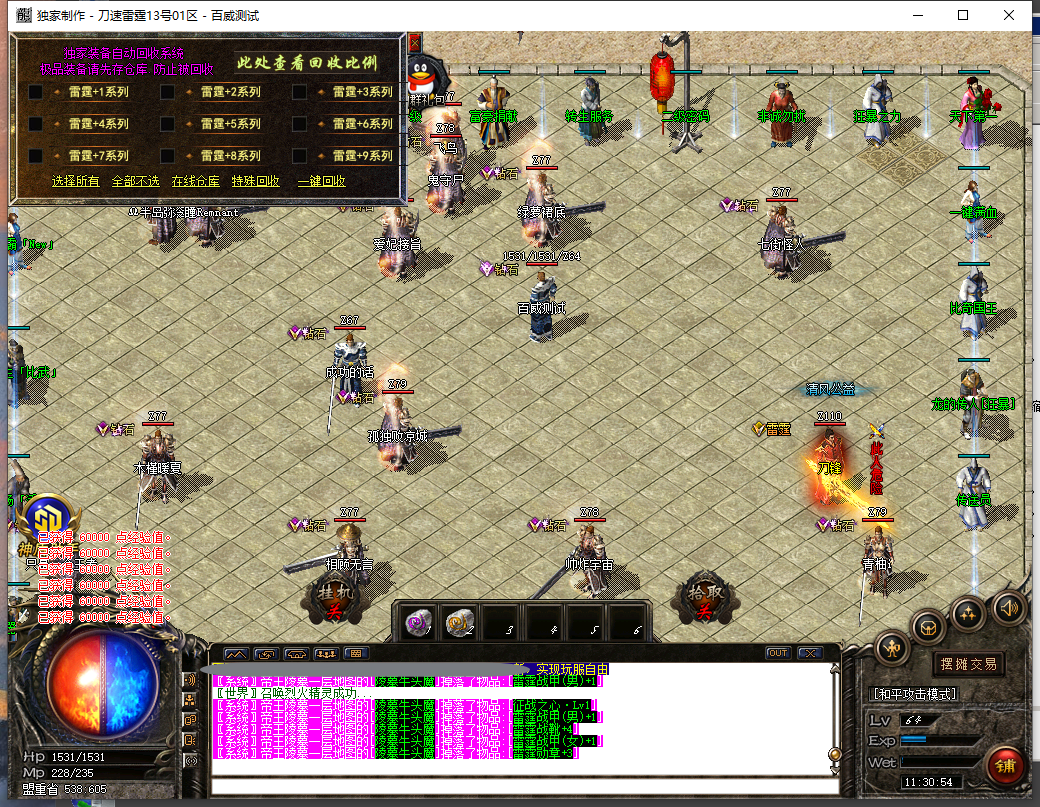Activate 一键回收 one-click recycle

click(321, 181)
